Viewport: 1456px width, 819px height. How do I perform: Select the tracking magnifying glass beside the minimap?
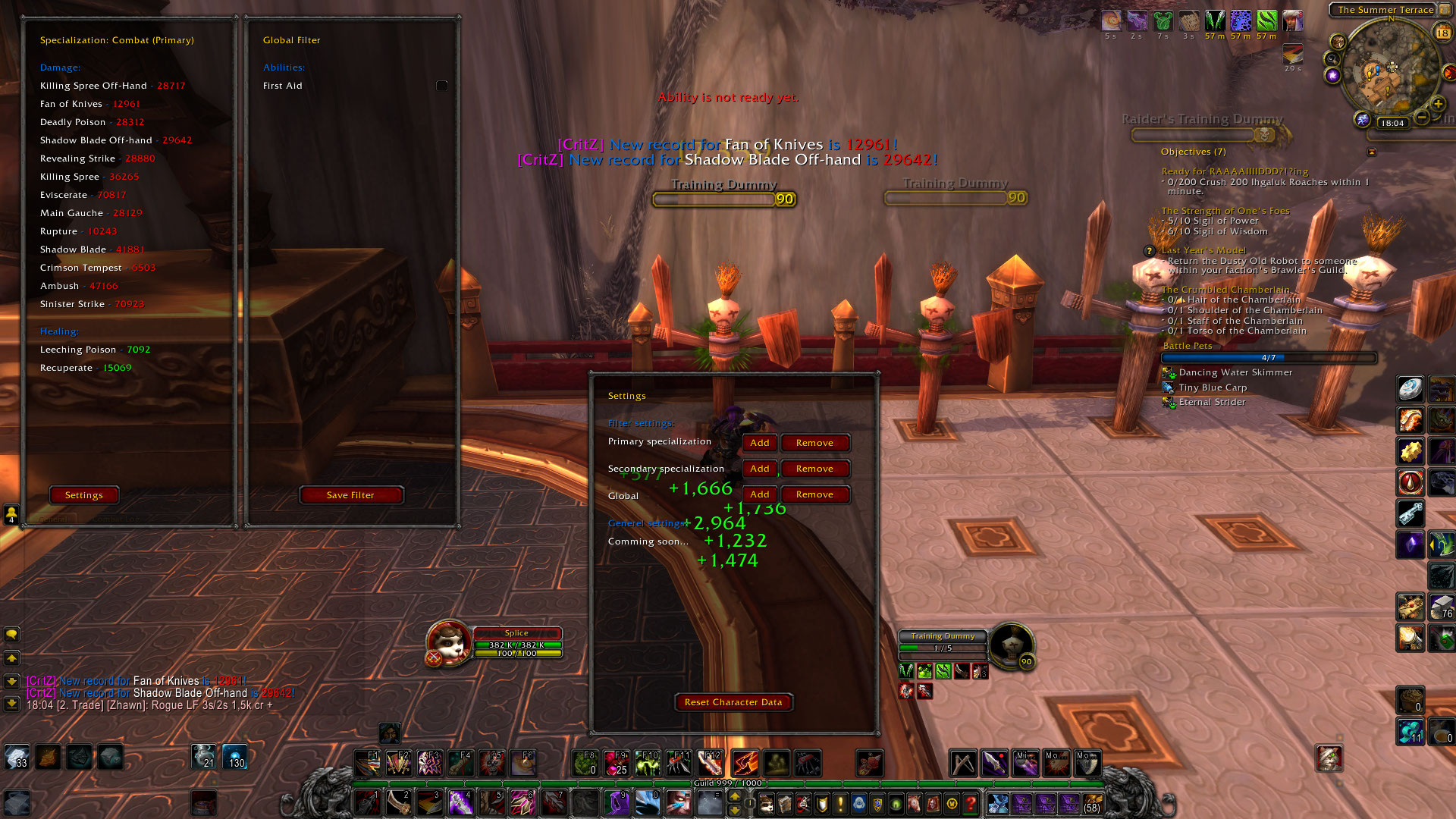pyautogui.click(x=1333, y=58)
